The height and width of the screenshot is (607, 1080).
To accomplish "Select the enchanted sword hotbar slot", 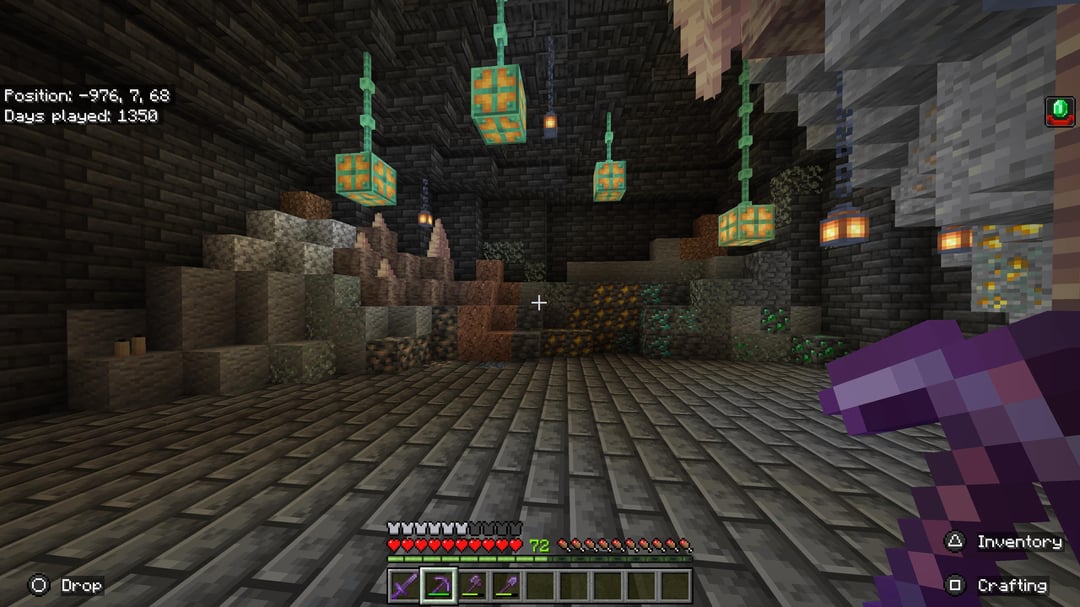I will point(404,585).
